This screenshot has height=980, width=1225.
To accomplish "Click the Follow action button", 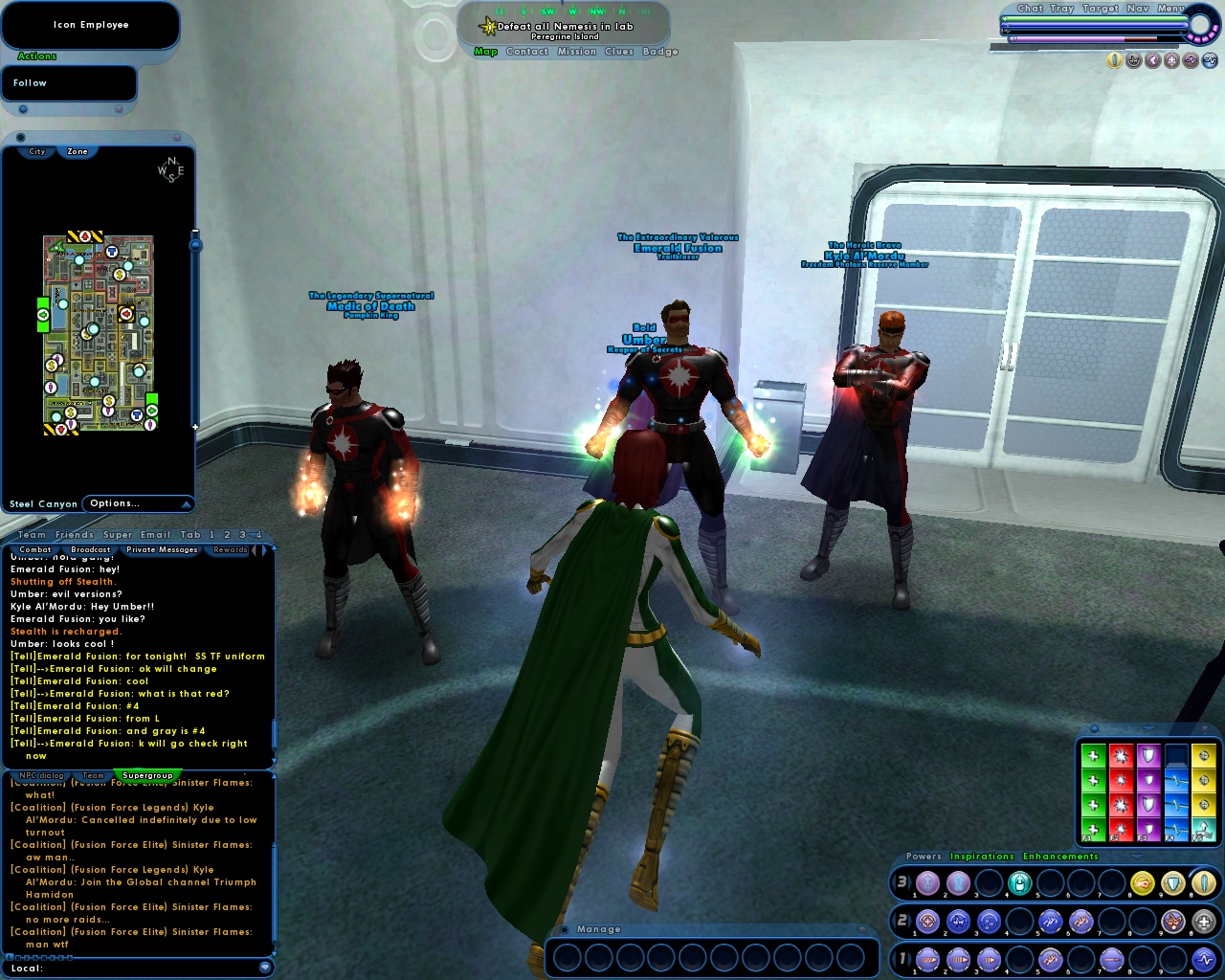I will point(30,82).
